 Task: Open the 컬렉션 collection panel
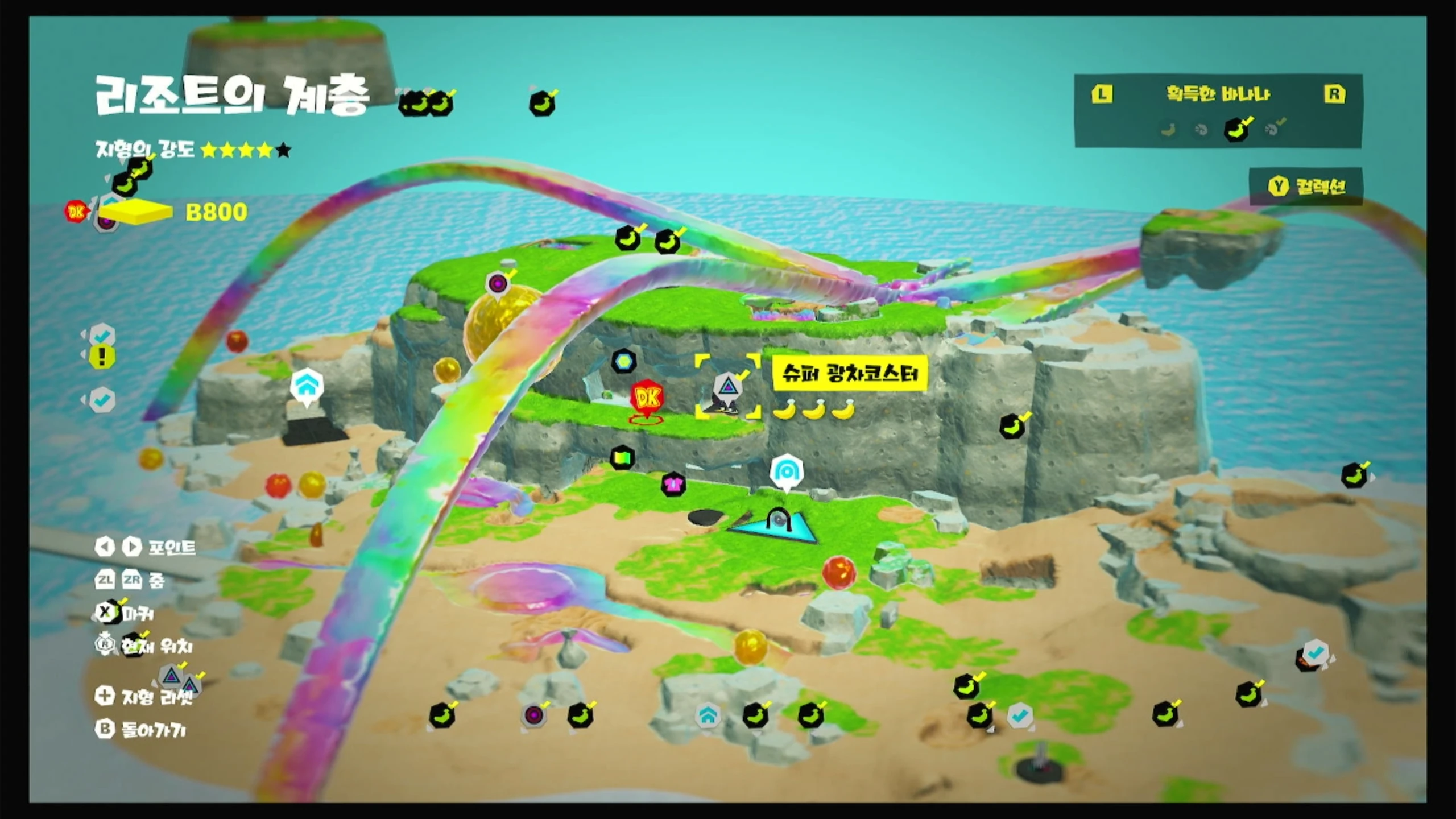(x=1307, y=186)
